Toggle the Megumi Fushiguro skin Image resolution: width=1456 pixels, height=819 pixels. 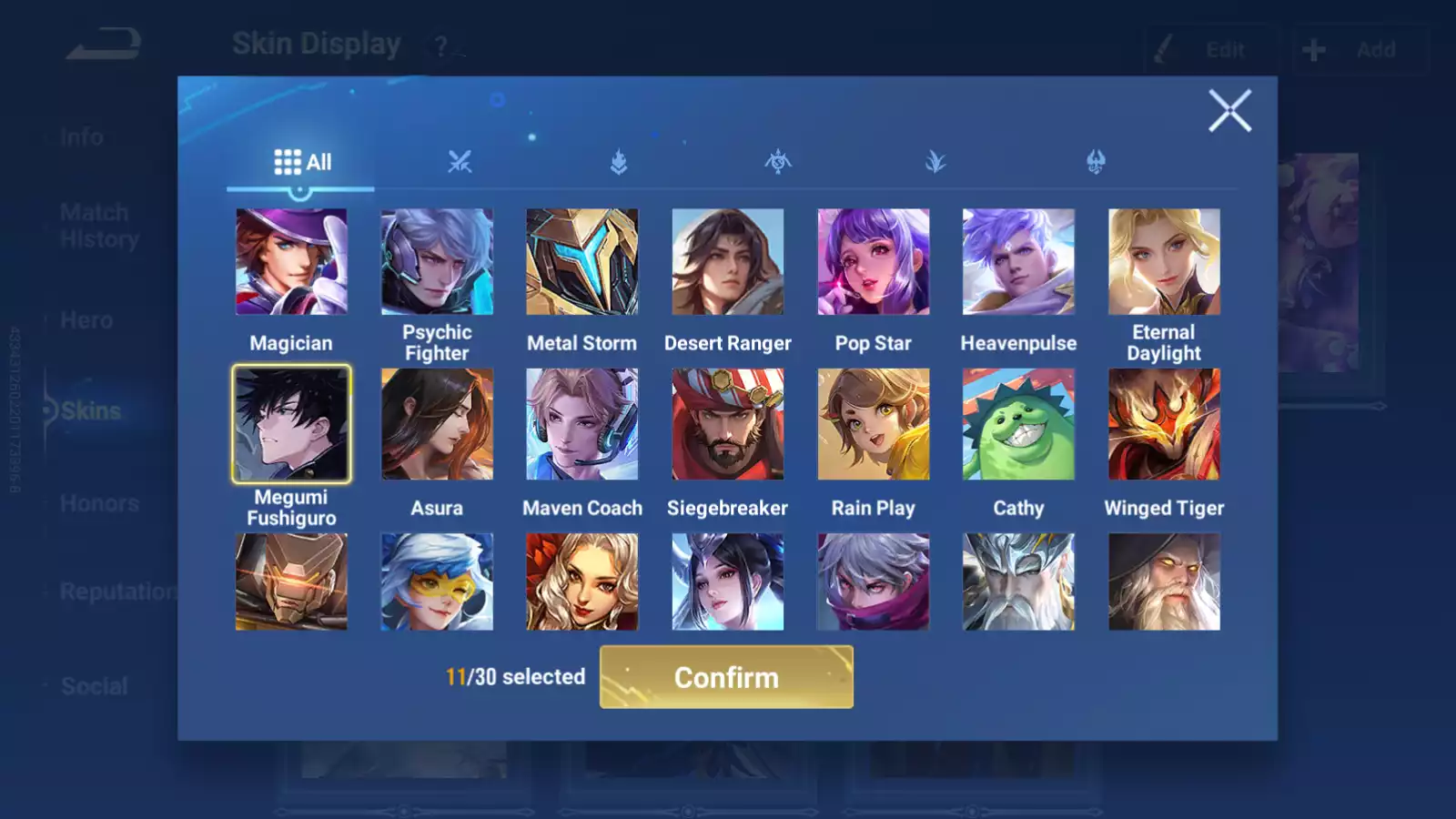tap(291, 424)
